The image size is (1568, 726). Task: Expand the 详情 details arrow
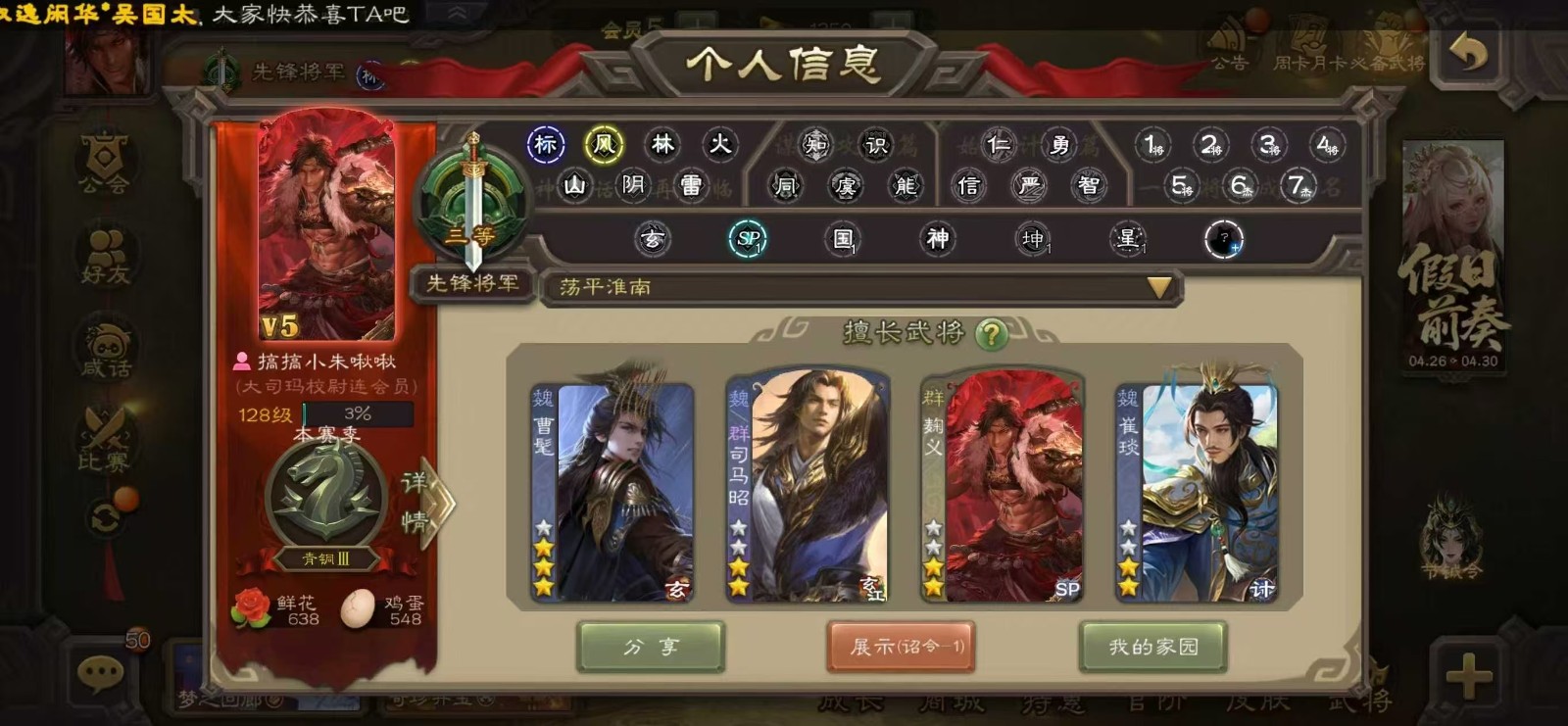[x=429, y=502]
